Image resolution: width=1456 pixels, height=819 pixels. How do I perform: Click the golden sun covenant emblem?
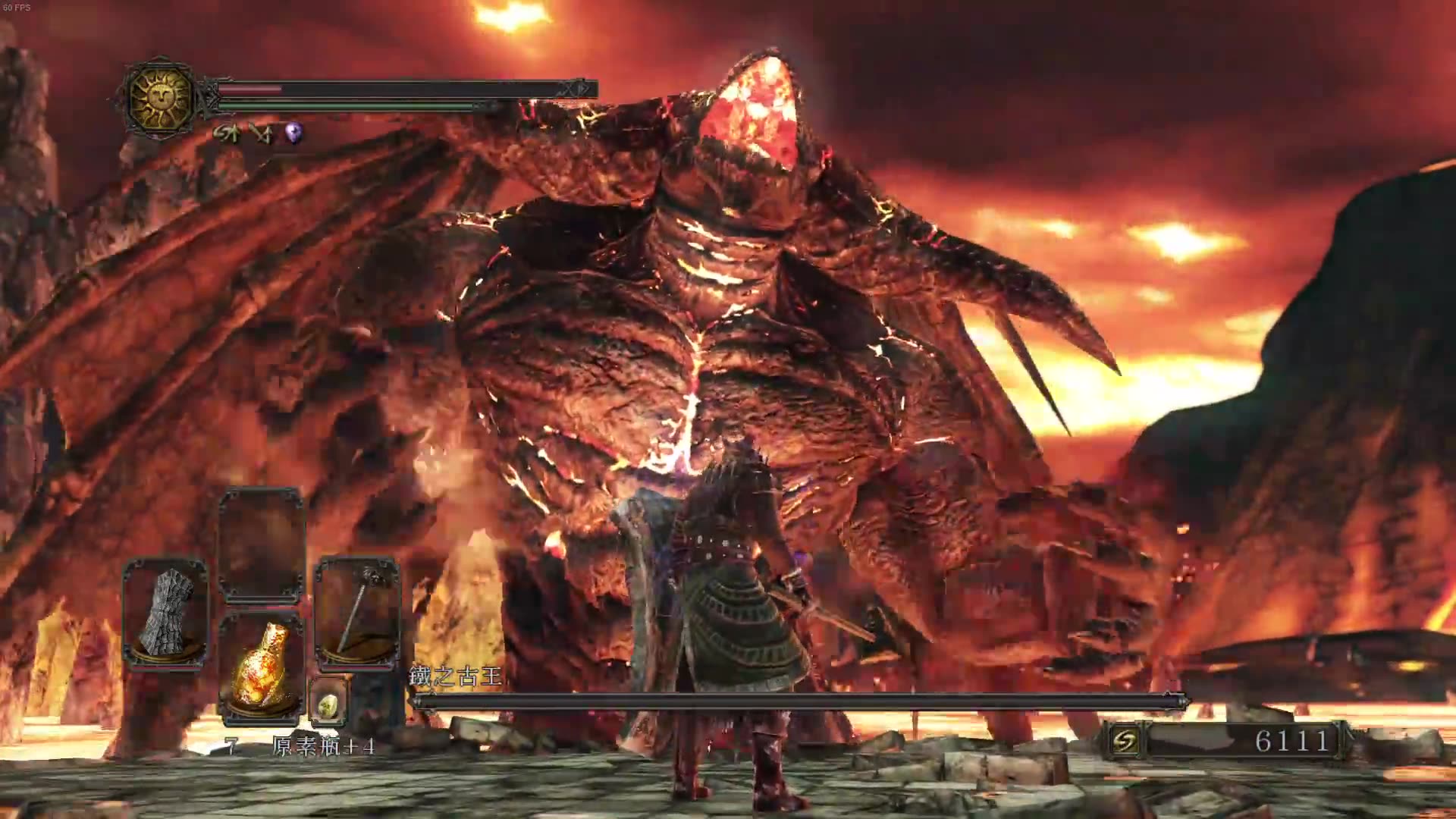click(160, 97)
